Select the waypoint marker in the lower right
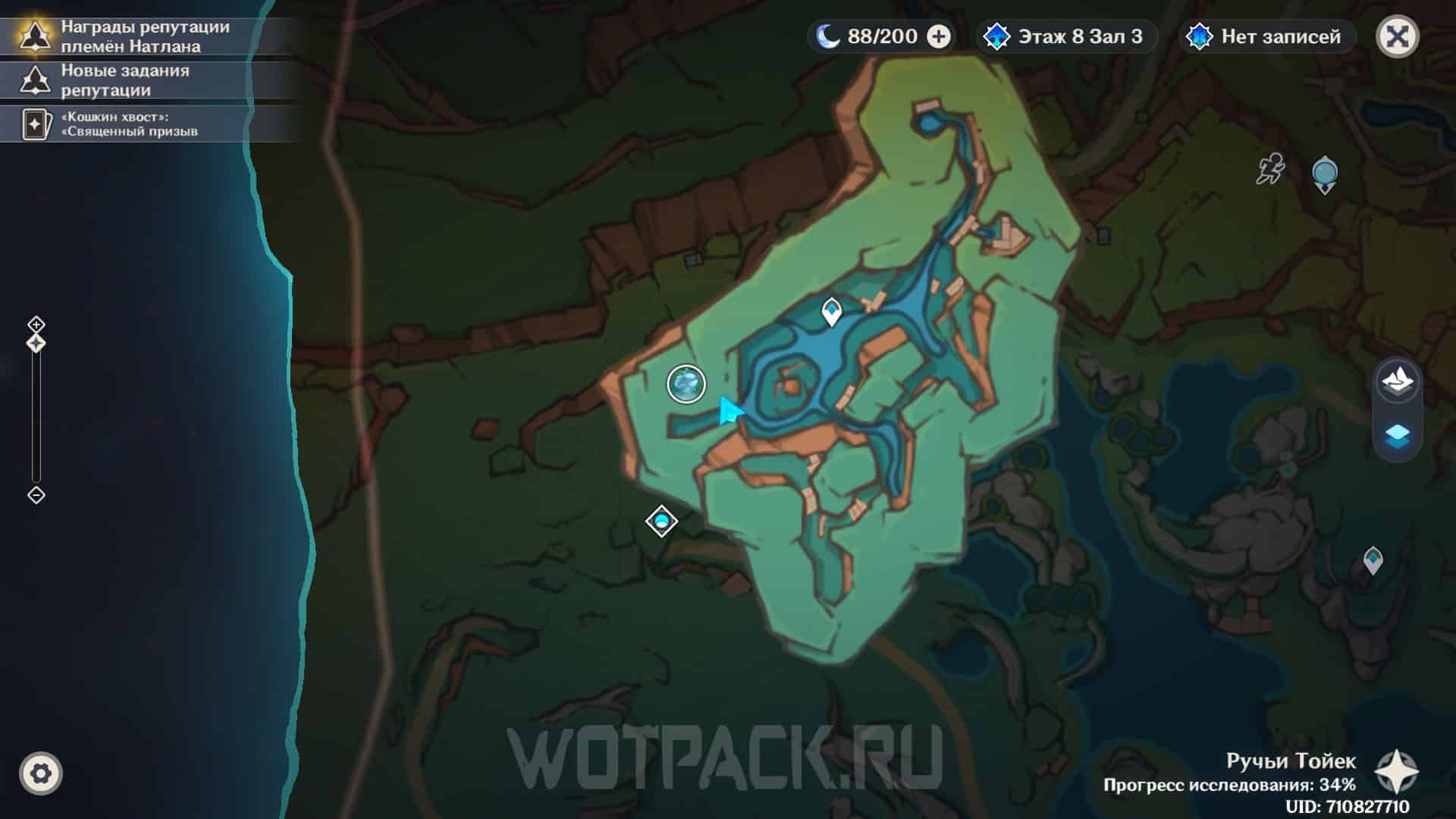The height and width of the screenshot is (819, 1456). point(1373,560)
